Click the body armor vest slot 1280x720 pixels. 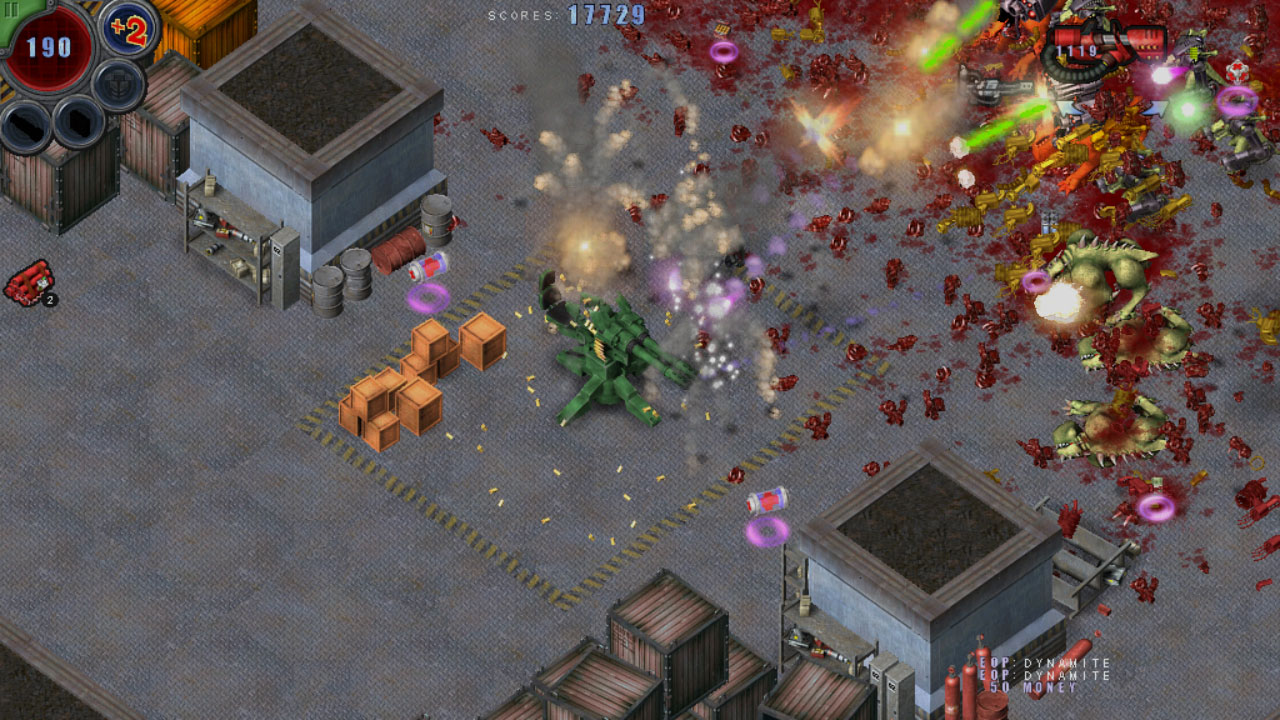119,85
